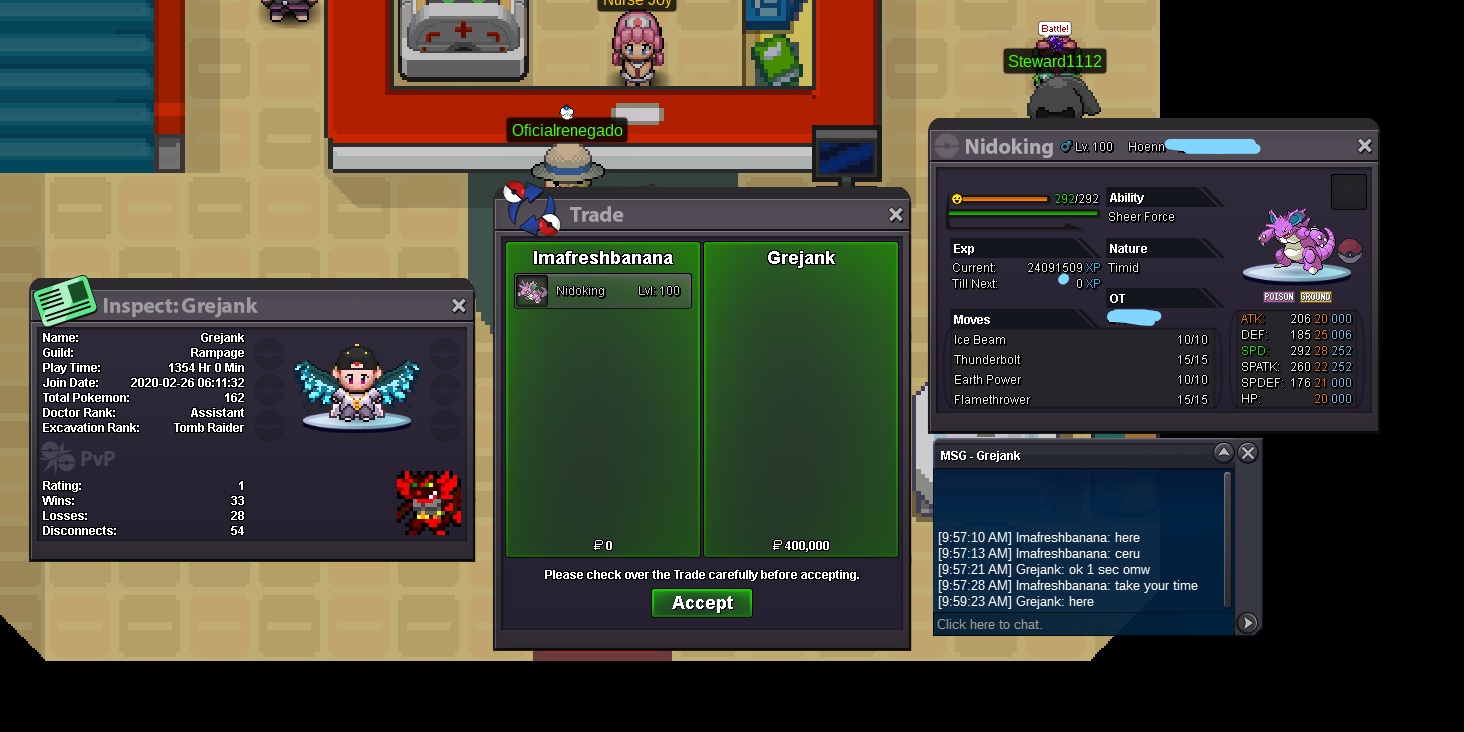Minimize the Grejank chat window with the arrow

(x=1223, y=454)
